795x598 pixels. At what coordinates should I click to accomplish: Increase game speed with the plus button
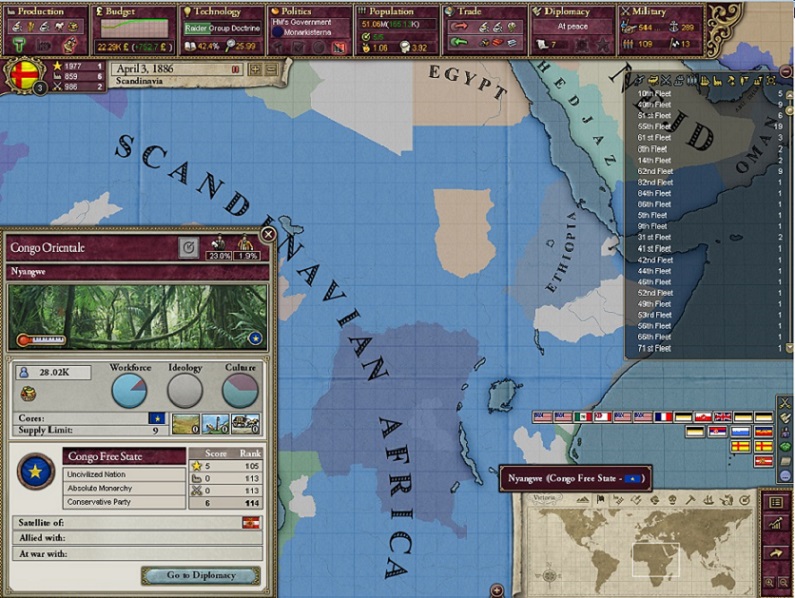pos(256,69)
